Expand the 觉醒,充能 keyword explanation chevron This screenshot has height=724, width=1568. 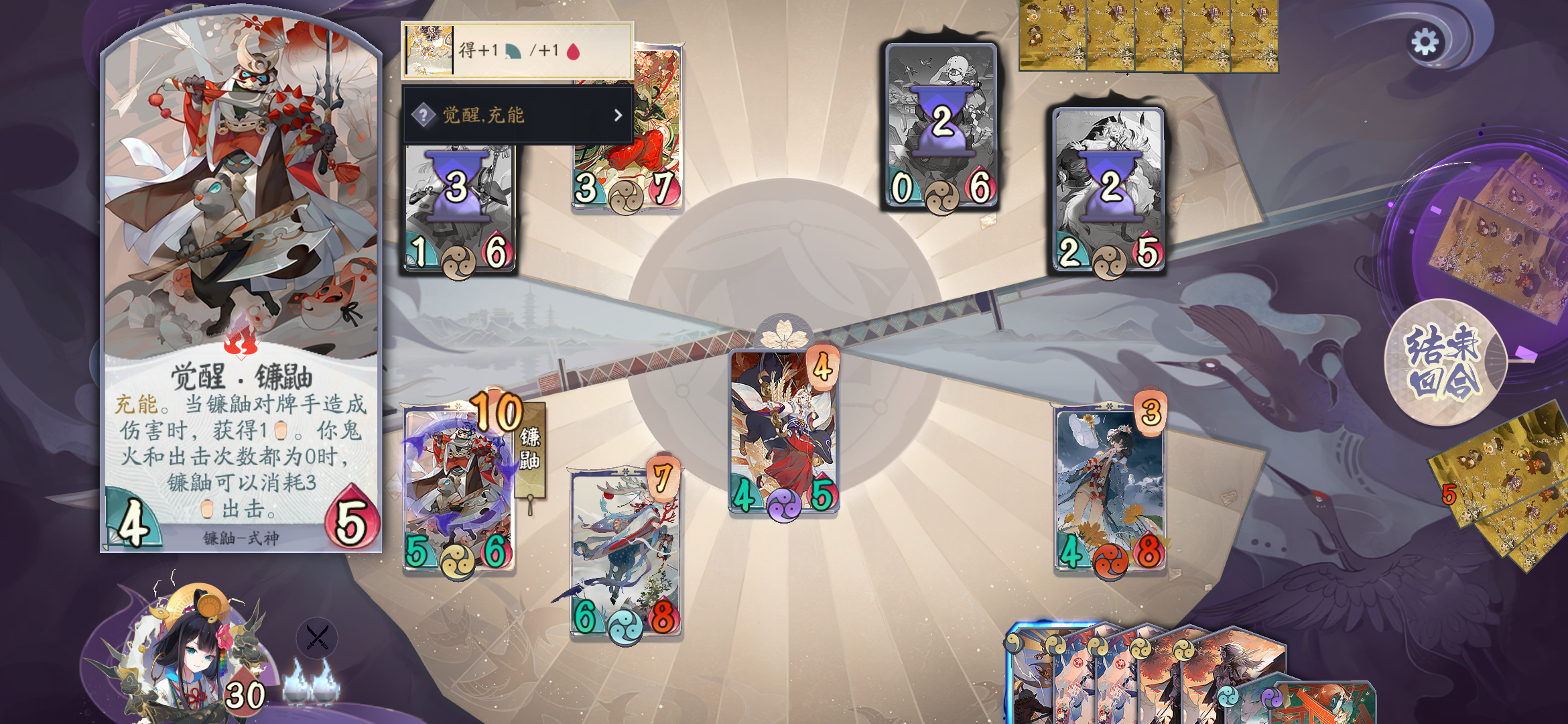[x=617, y=115]
